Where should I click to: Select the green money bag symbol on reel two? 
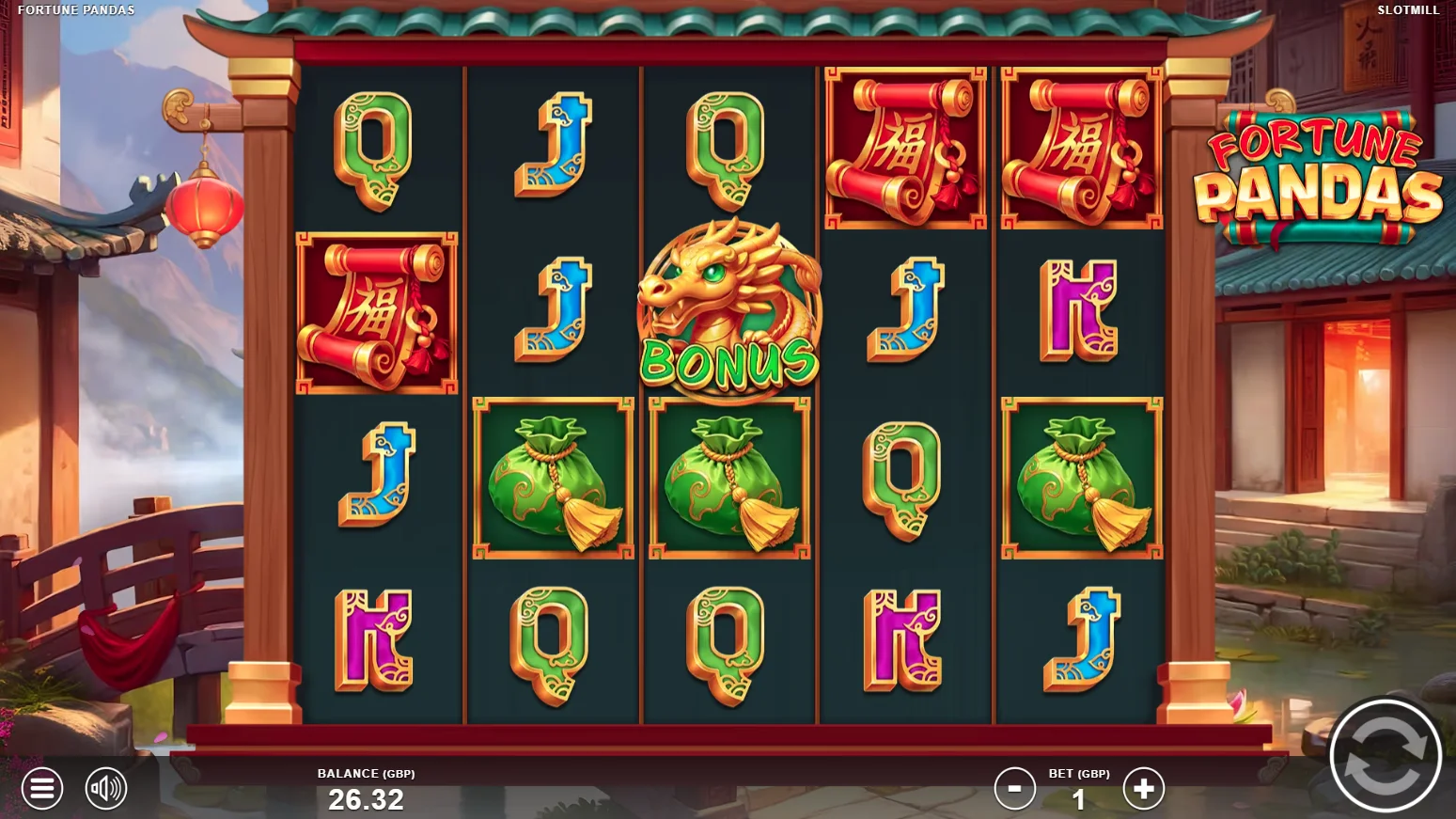coord(552,477)
